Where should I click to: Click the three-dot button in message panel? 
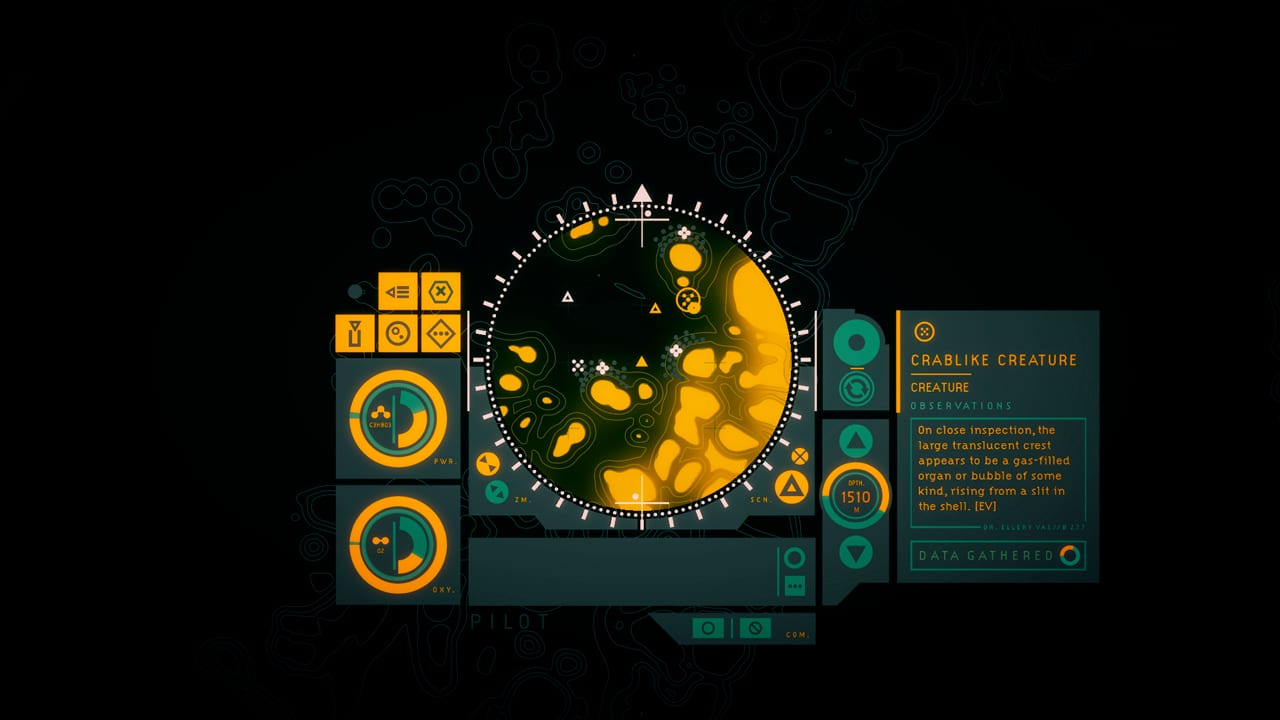(795, 585)
